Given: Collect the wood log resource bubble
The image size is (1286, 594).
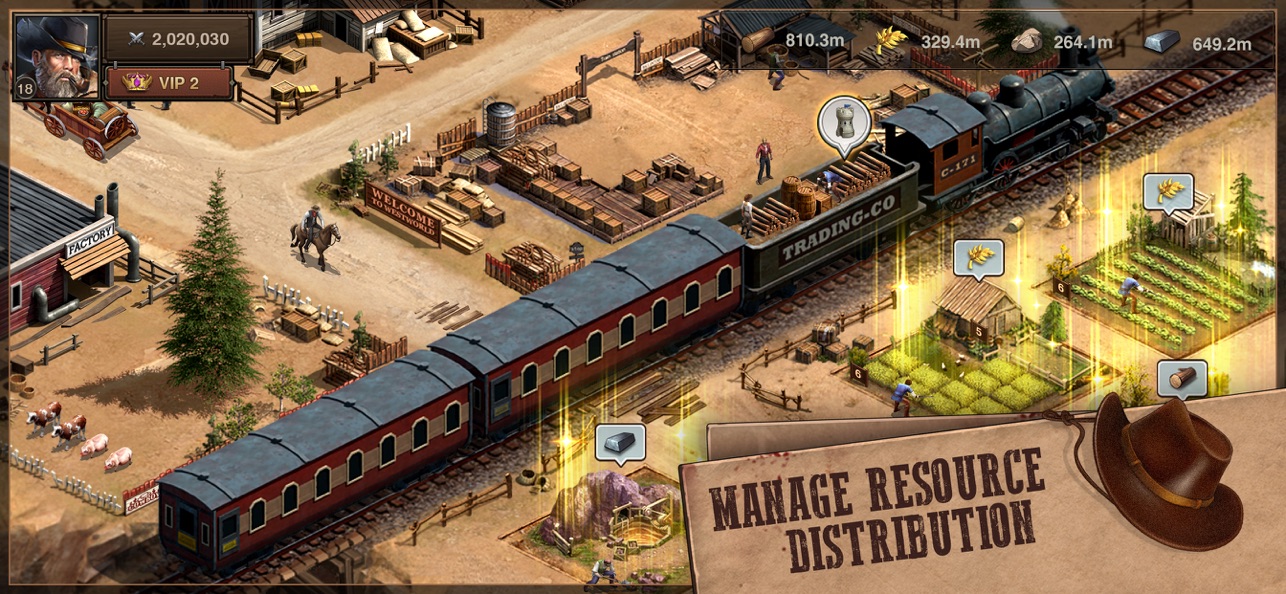Looking at the screenshot, I should (x=1181, y=379).
